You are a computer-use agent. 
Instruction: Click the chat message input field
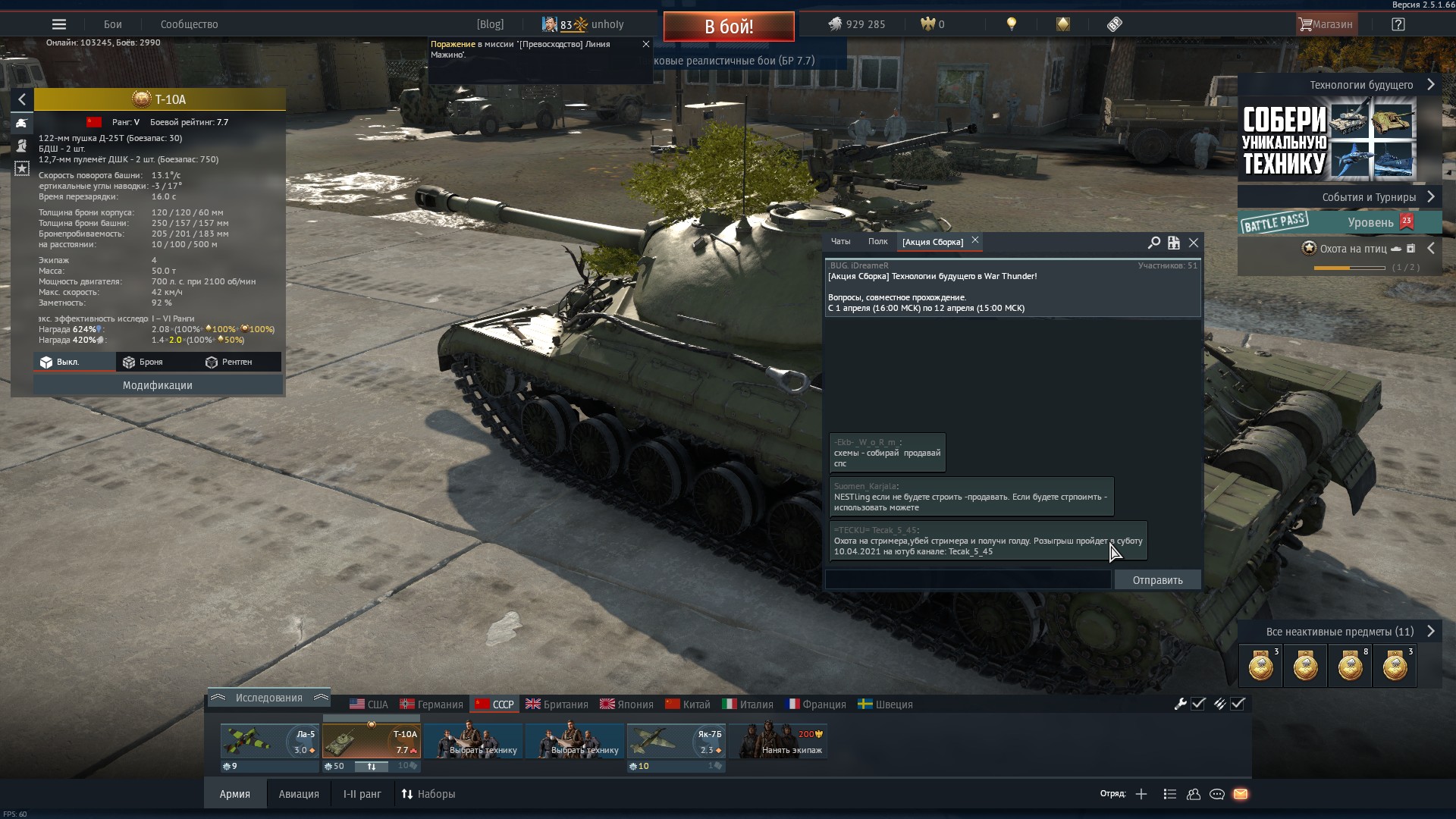coord(968,580)
